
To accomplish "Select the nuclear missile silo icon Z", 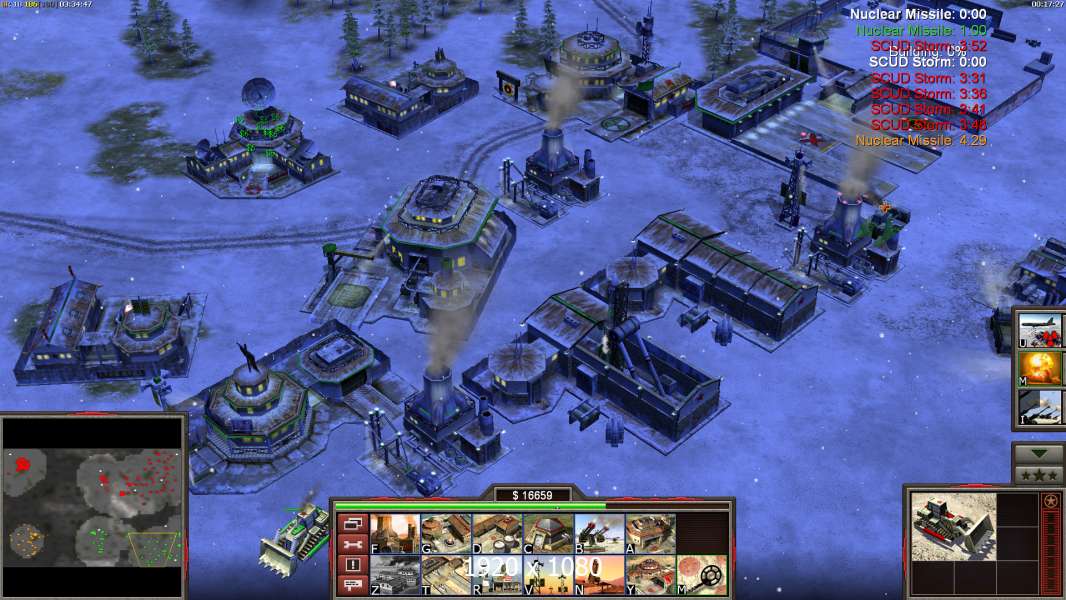I will click(395, 575).
